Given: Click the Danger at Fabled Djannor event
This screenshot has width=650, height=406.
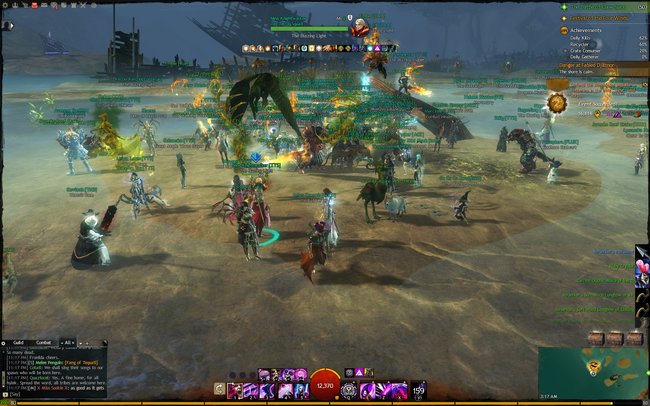Looking at the screenshot, I should (592, 66).
